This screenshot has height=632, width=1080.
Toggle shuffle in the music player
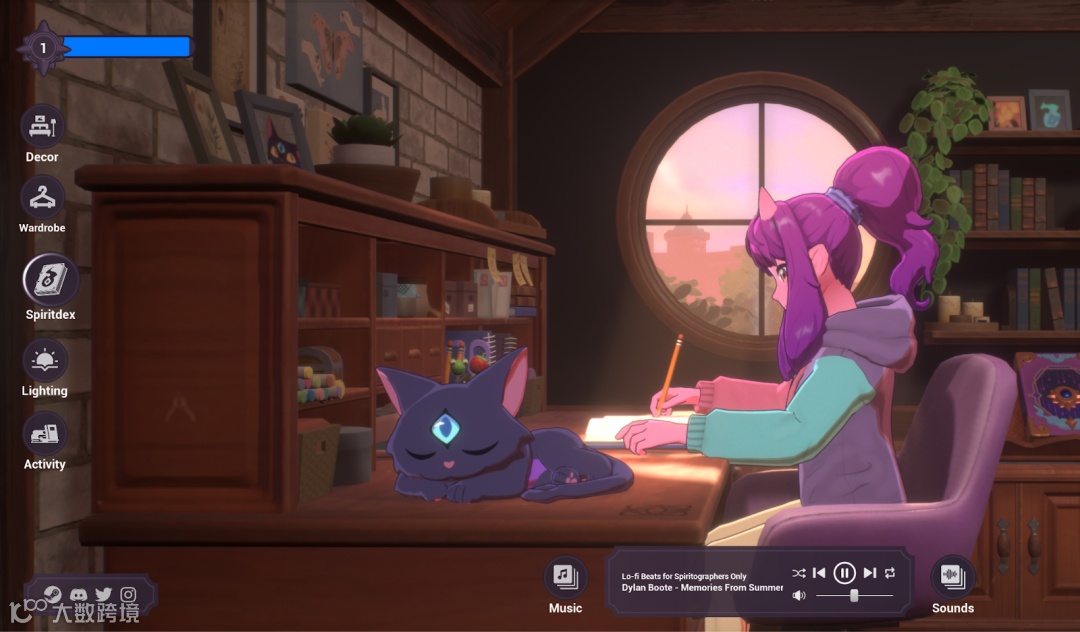[x=798, y=573]
